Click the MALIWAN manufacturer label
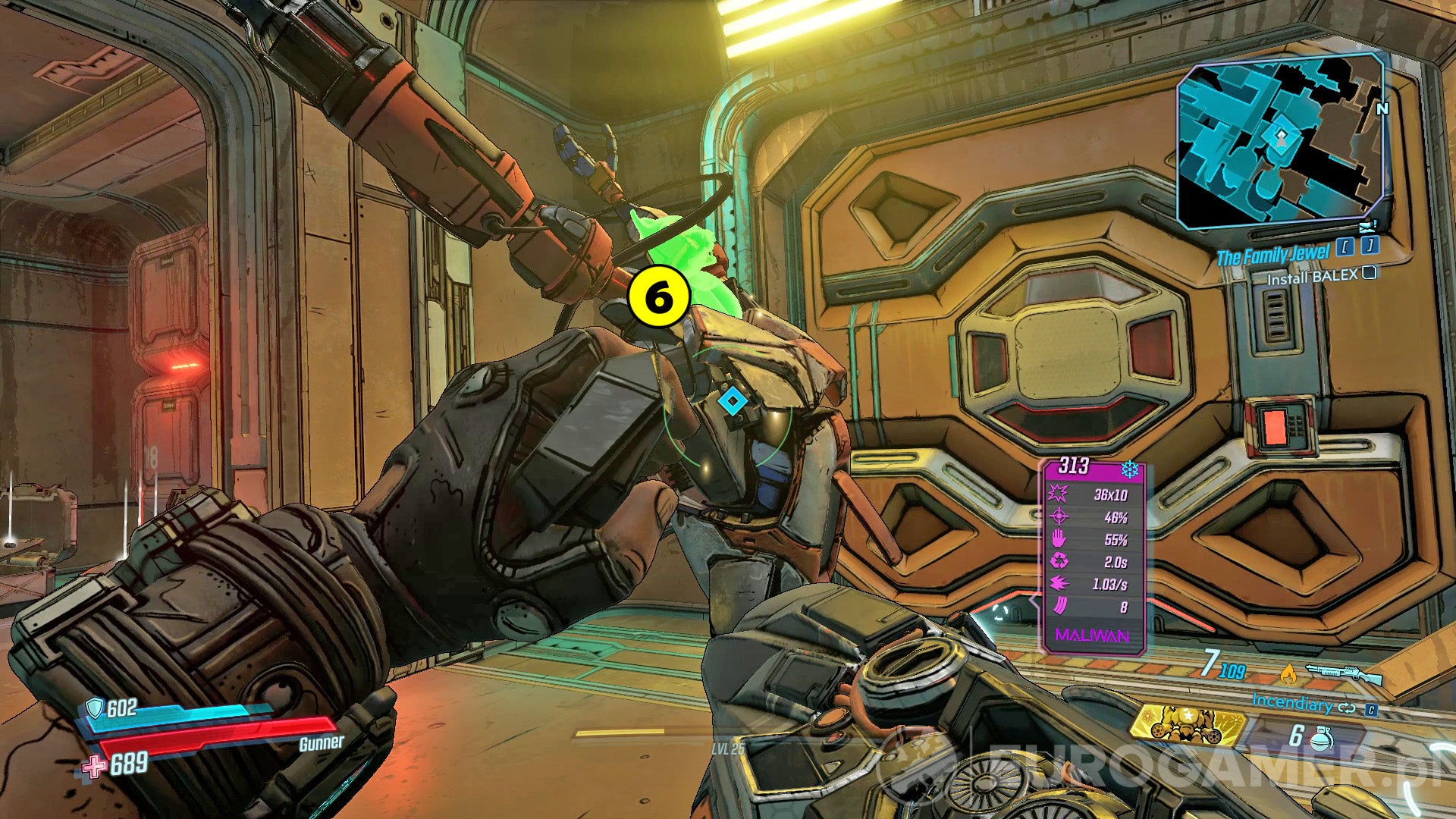The image size is (1456, 819). pos(1093,635)
